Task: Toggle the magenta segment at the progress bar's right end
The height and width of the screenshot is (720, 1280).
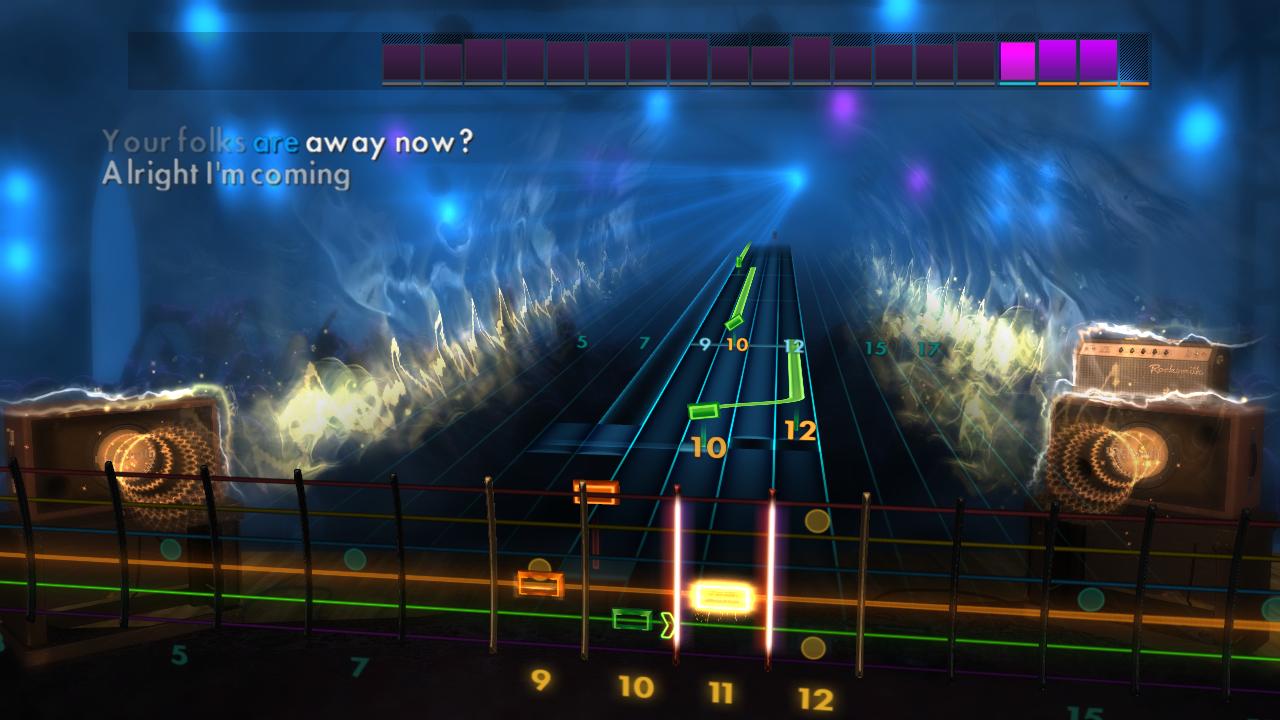Action: tap(1098, 60)
